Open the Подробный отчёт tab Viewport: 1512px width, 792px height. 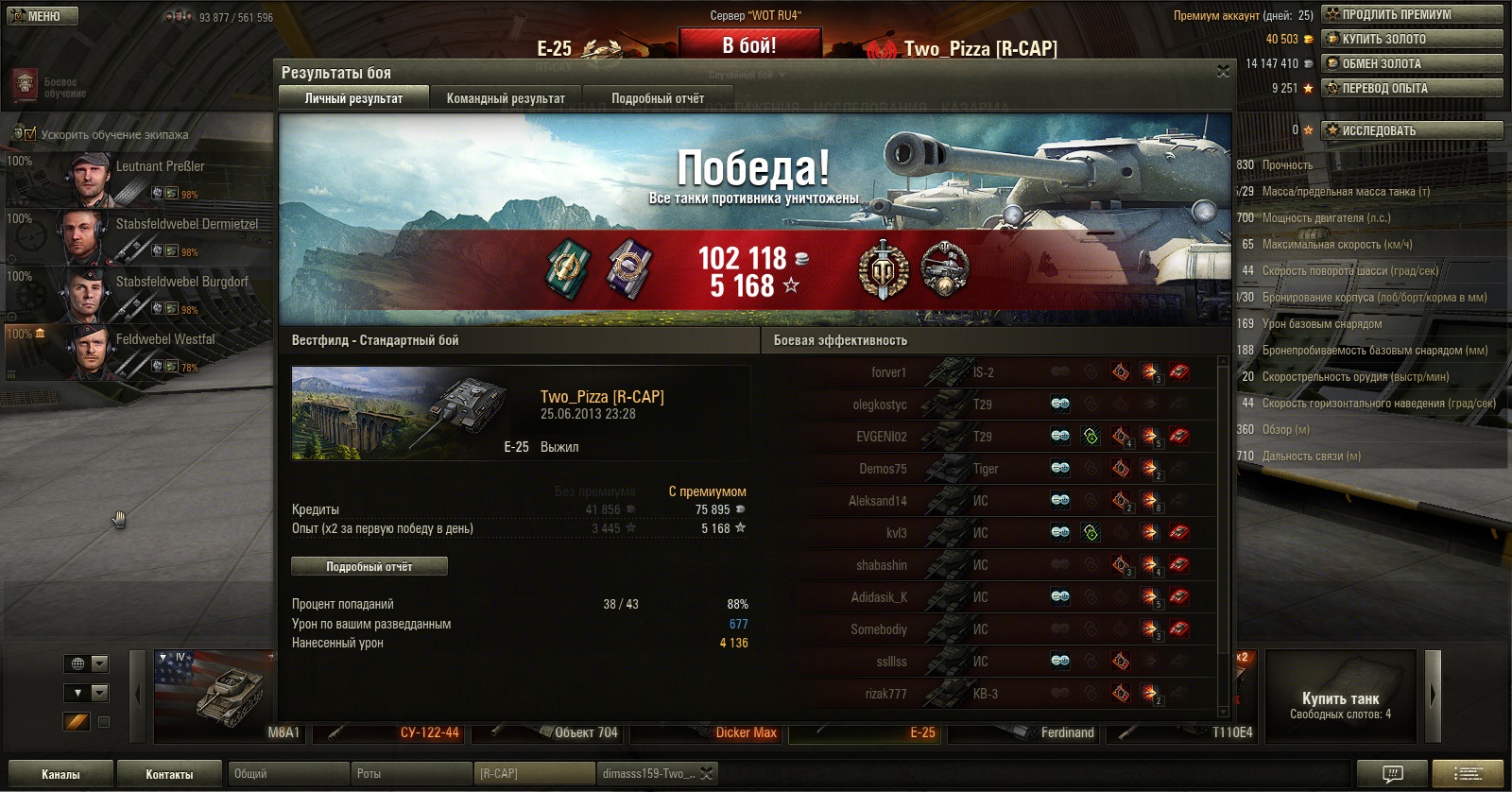(658, 98)
